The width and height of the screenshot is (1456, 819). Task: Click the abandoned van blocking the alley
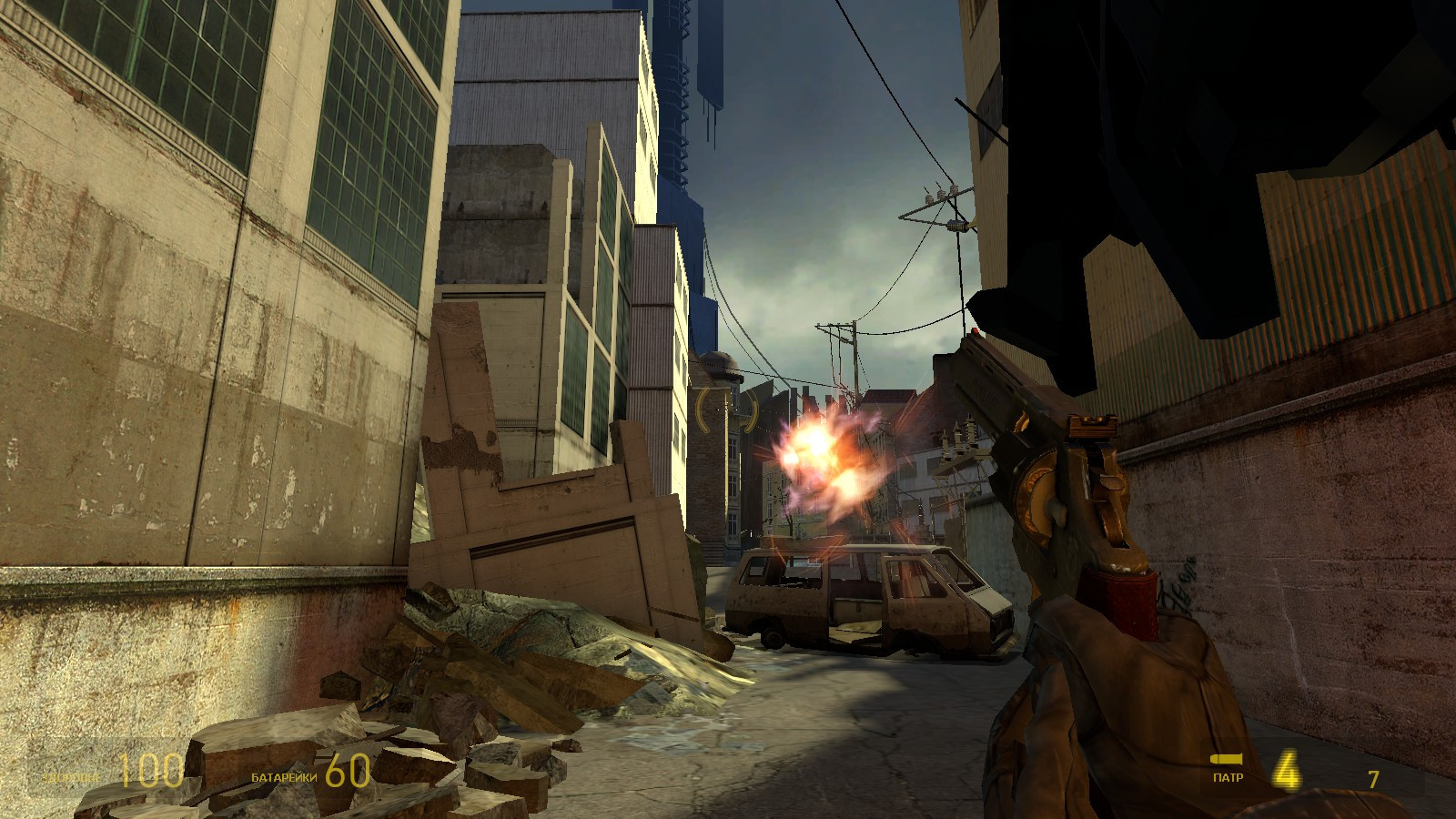(864, 596)
